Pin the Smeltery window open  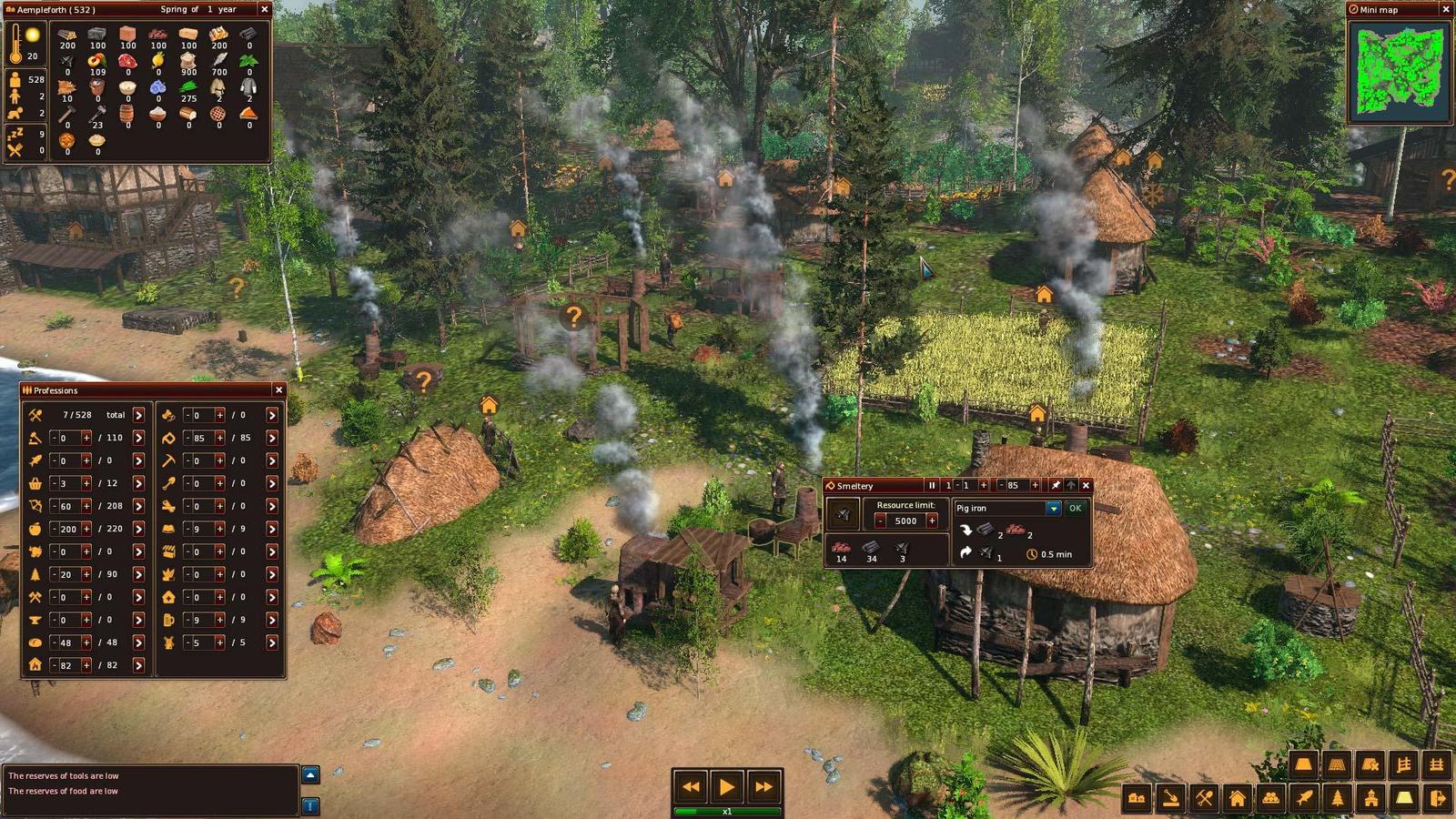[x=1056, y=485]
